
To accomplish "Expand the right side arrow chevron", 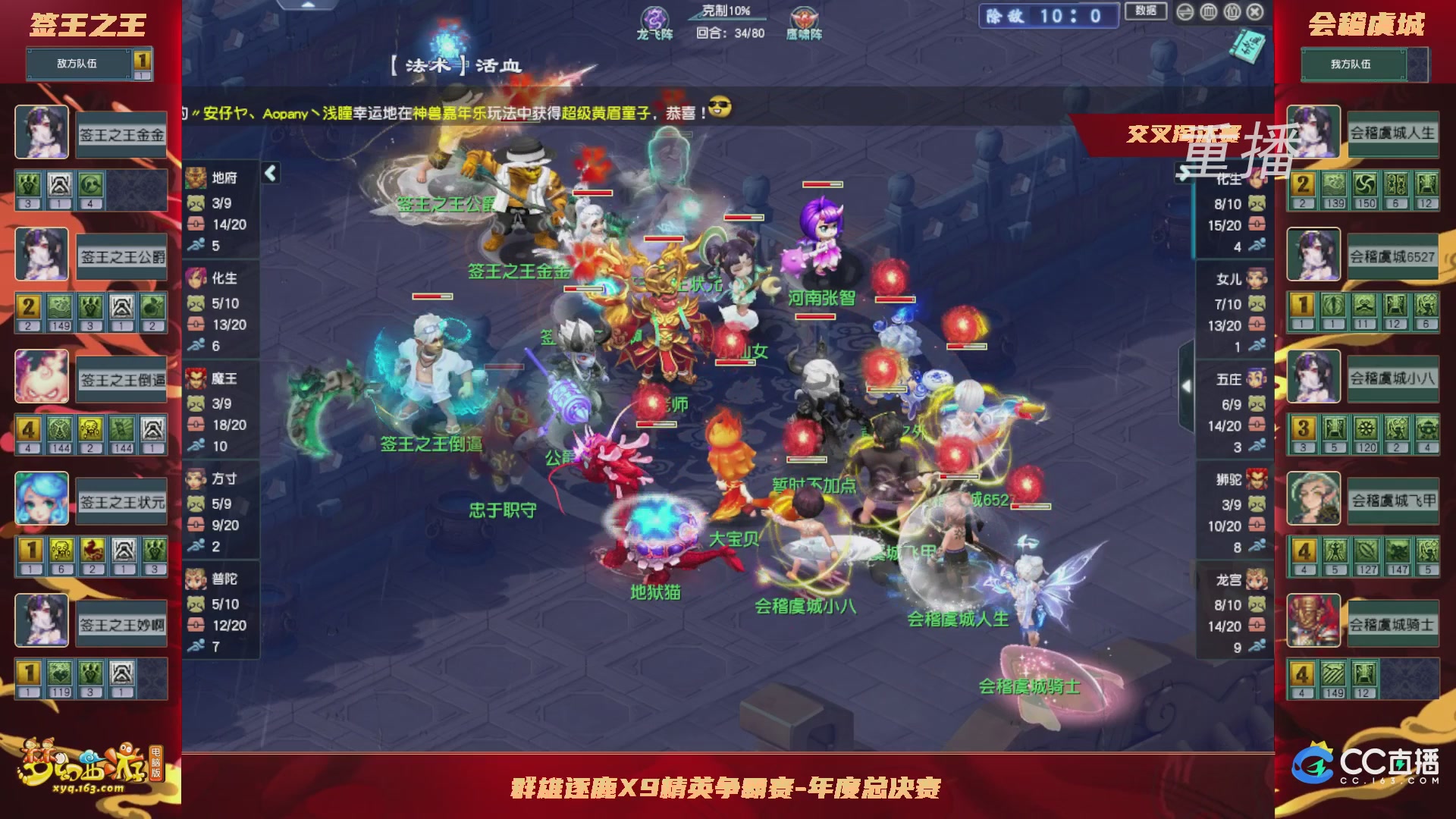I will (1185, 387).
